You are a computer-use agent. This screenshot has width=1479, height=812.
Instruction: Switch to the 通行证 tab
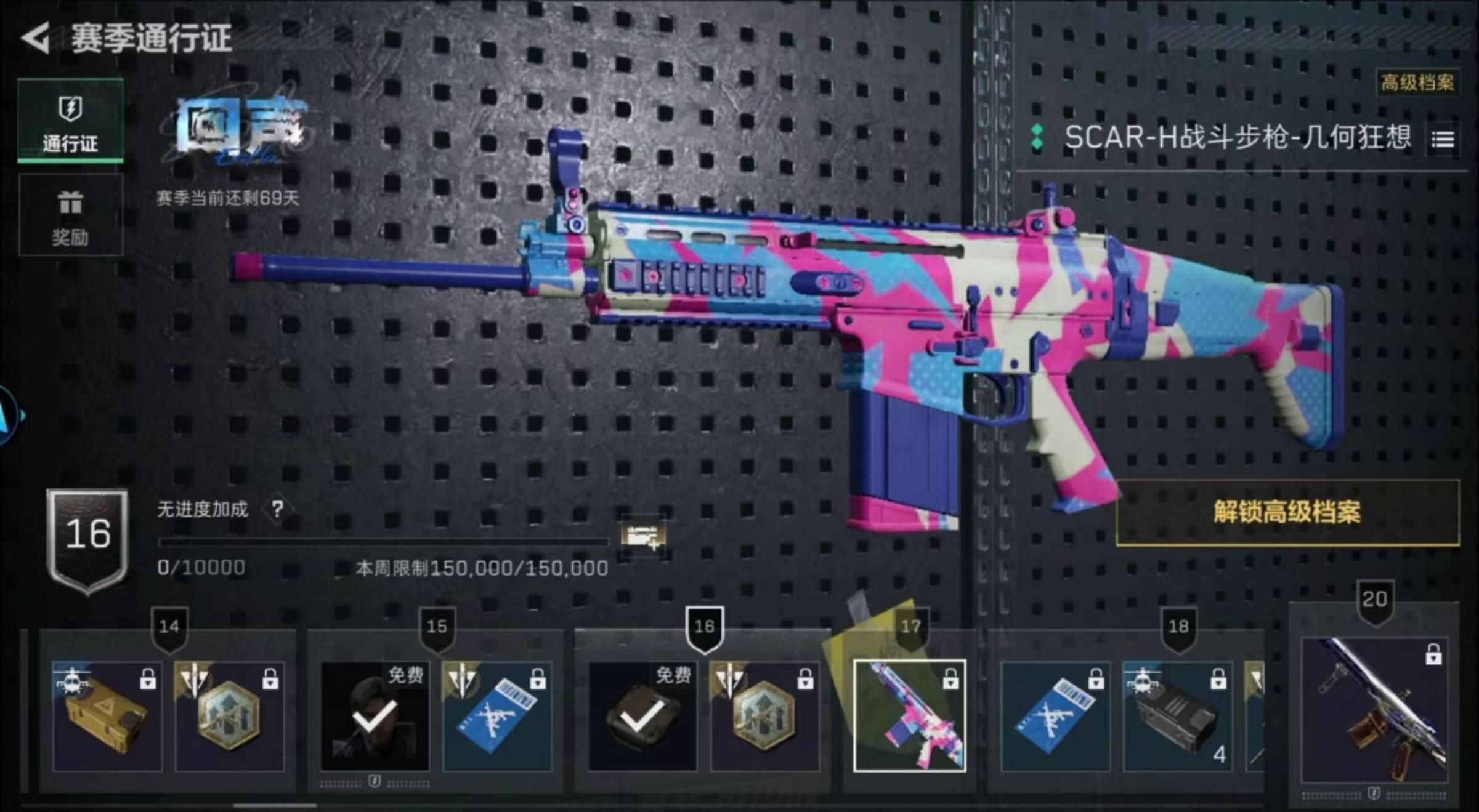point(70,121)
